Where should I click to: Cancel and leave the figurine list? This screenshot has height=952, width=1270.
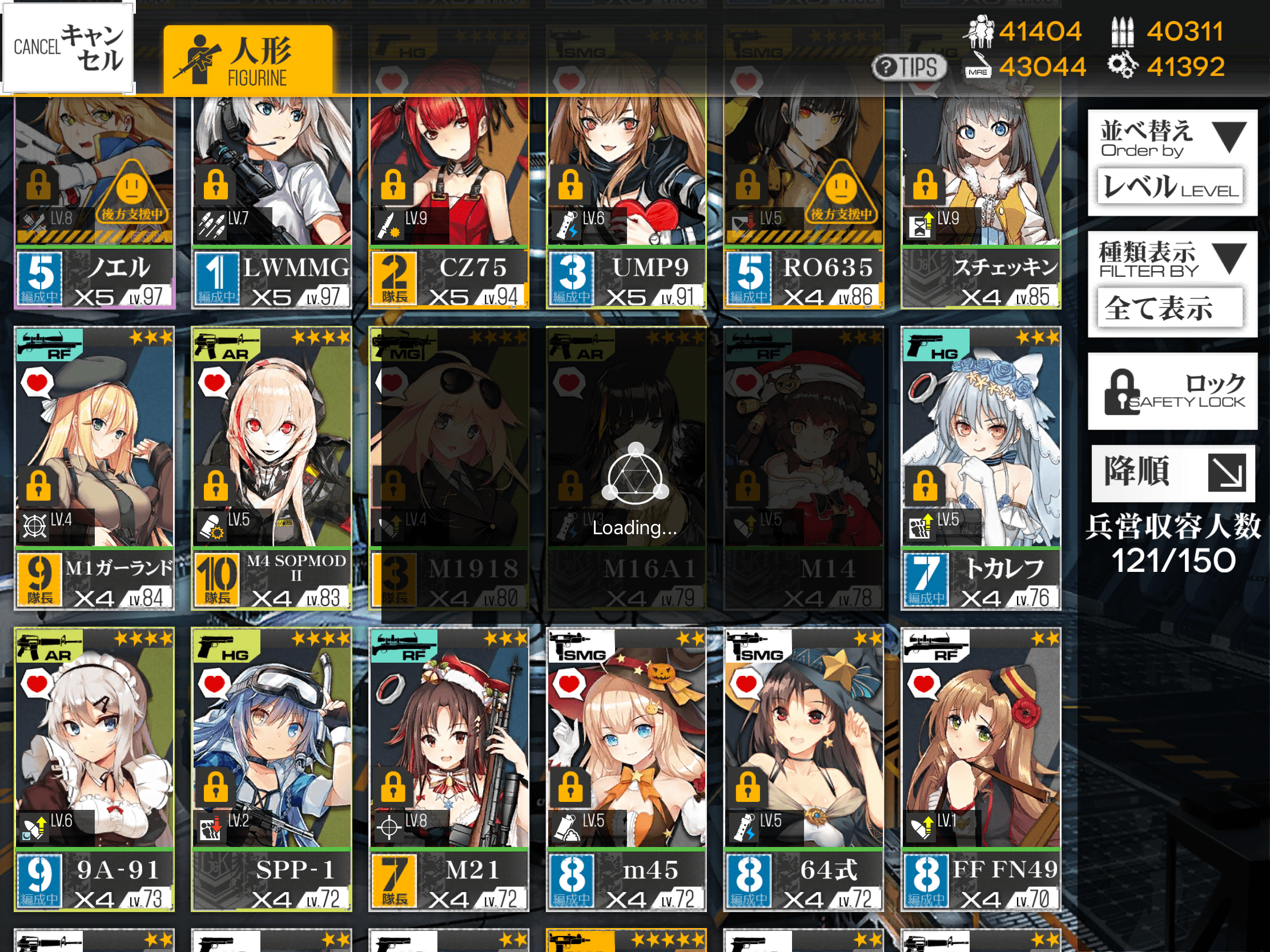[x=68, y=48]
